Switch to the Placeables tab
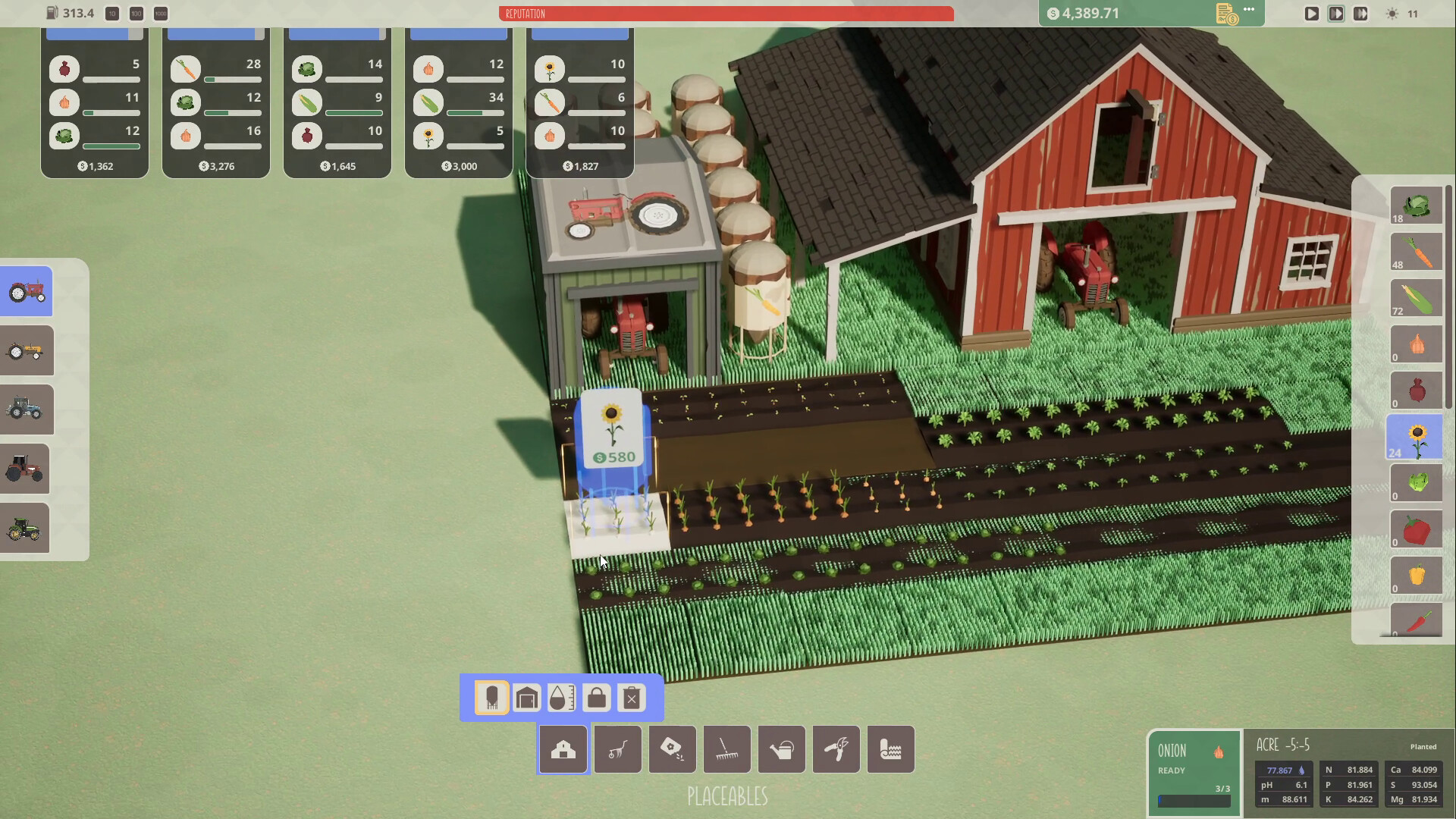 point(562,749)
